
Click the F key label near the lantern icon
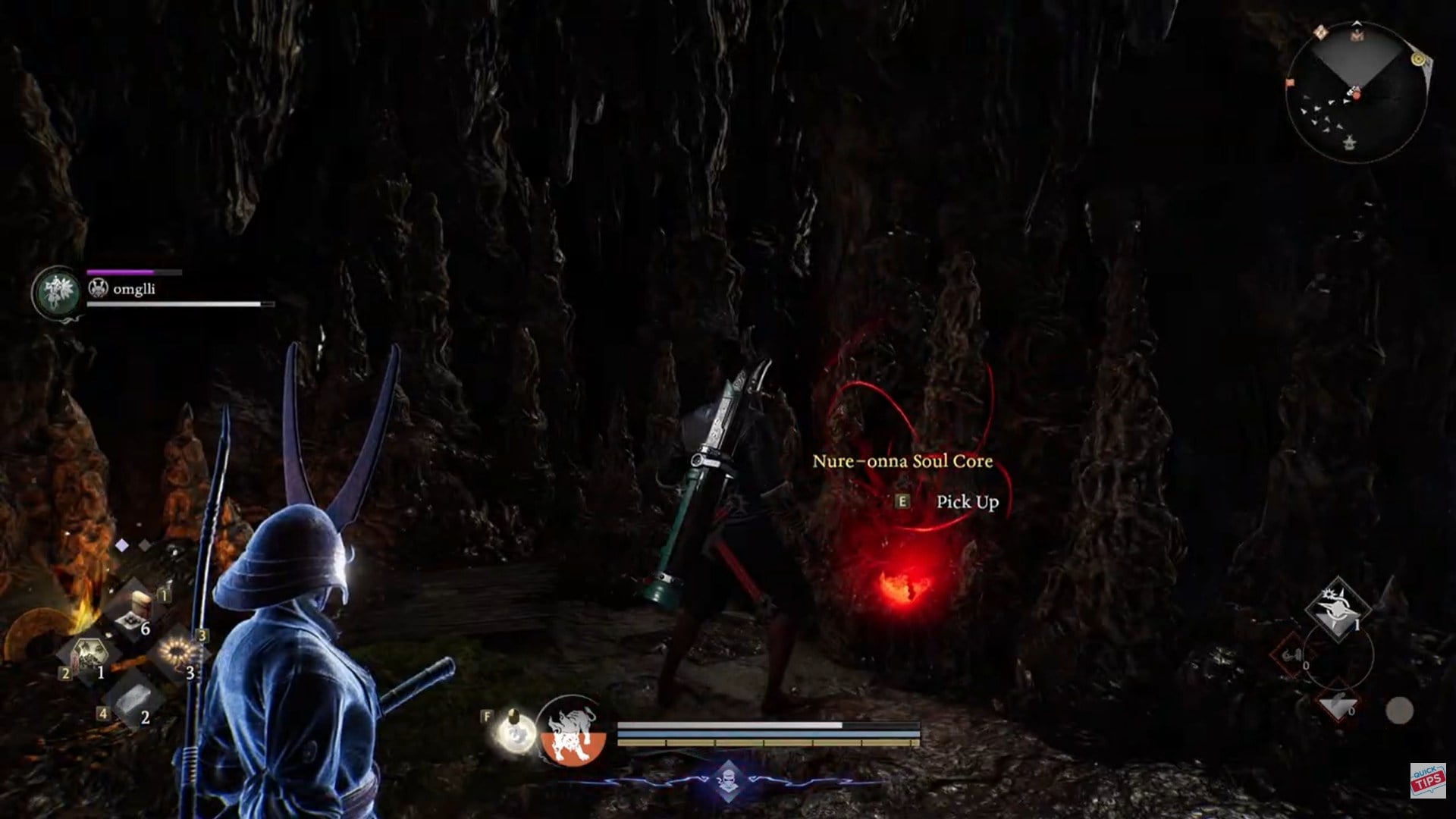pos(487,716)
